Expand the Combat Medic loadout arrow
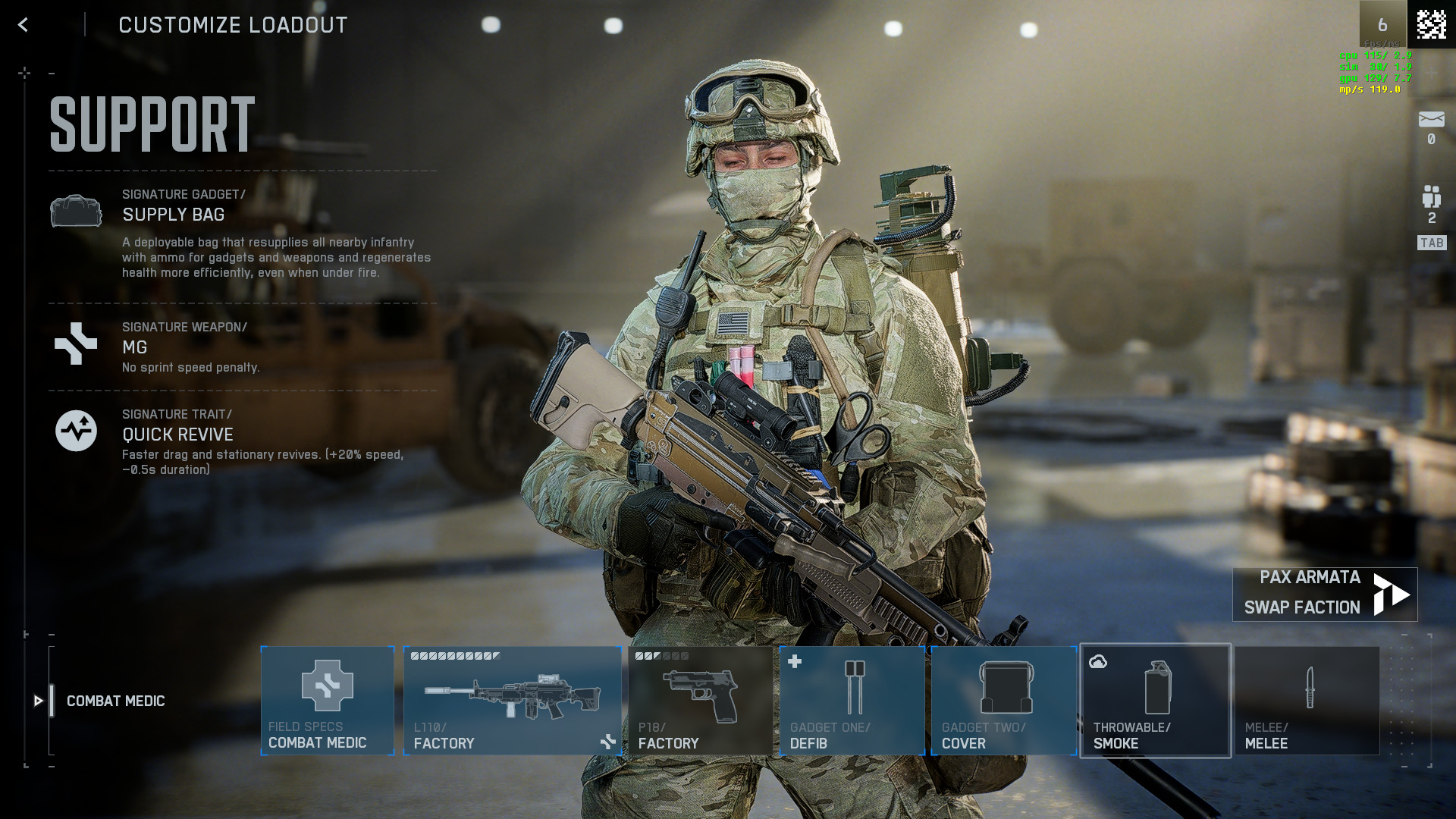 click(39, 701)
